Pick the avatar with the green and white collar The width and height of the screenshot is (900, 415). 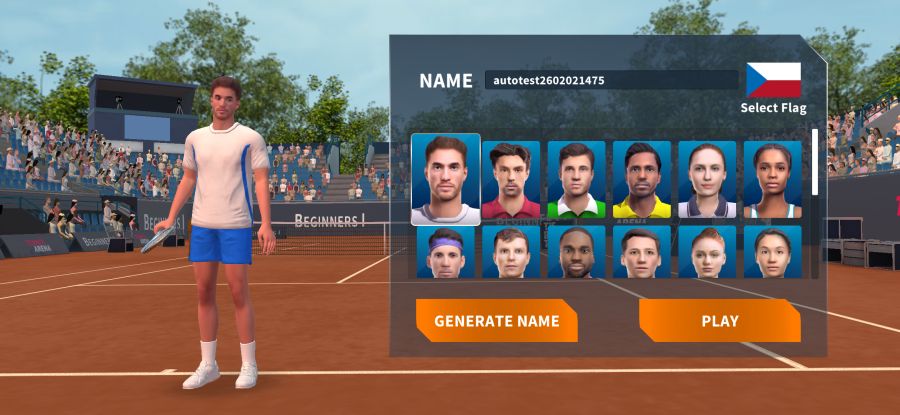tap(576, 180)
